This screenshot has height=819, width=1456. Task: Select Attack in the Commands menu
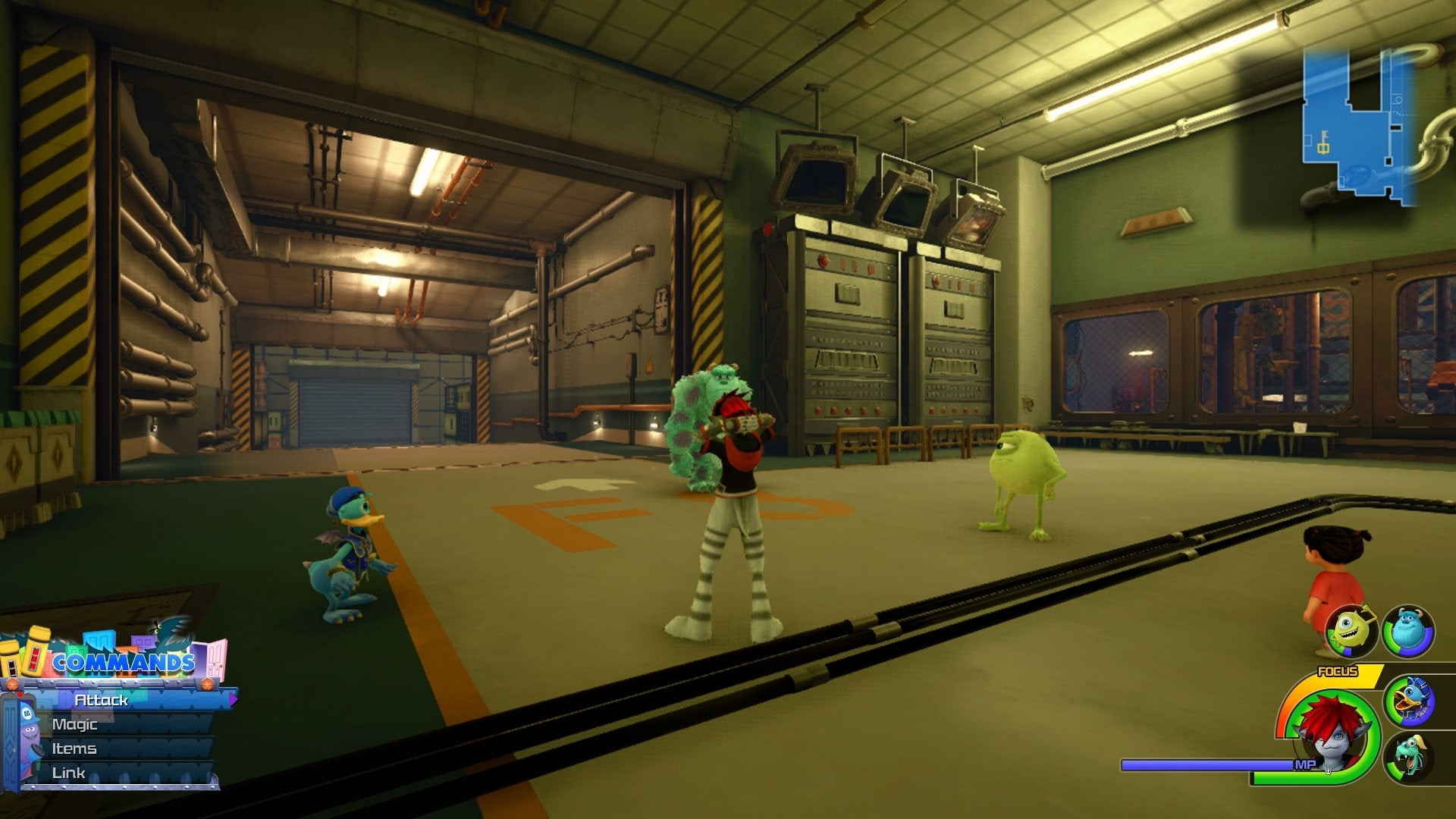point(100,701)
